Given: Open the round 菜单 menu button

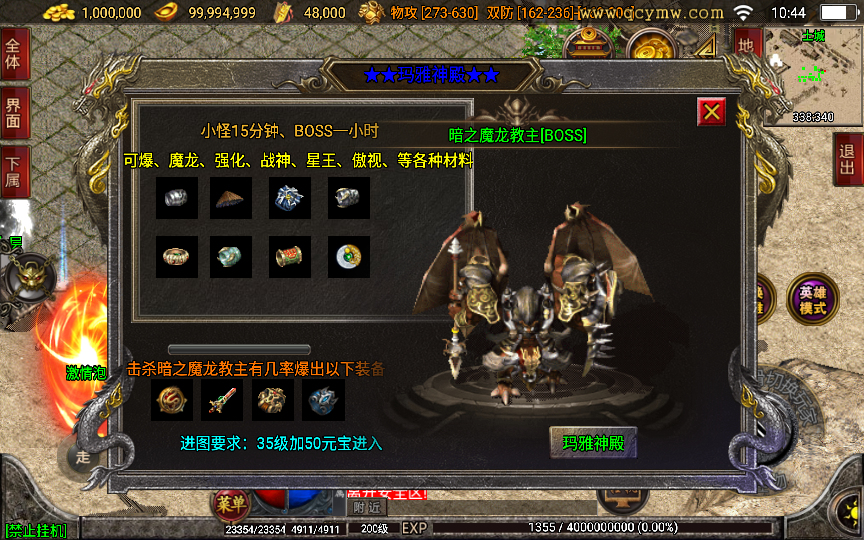Looking at the screenshot, I should pos(229,505).
